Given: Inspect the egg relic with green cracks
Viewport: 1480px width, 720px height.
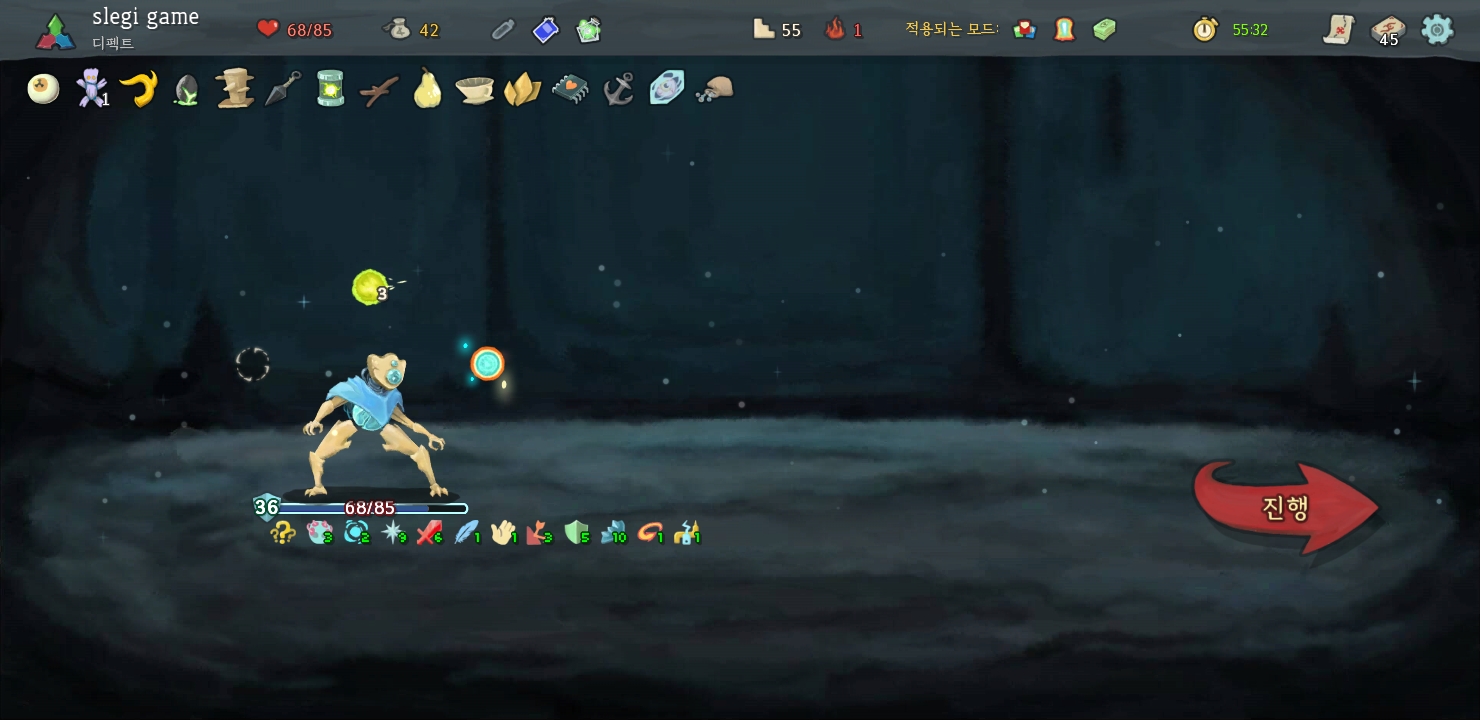Looking at the screenshot, I should click(x=186, y=90).
